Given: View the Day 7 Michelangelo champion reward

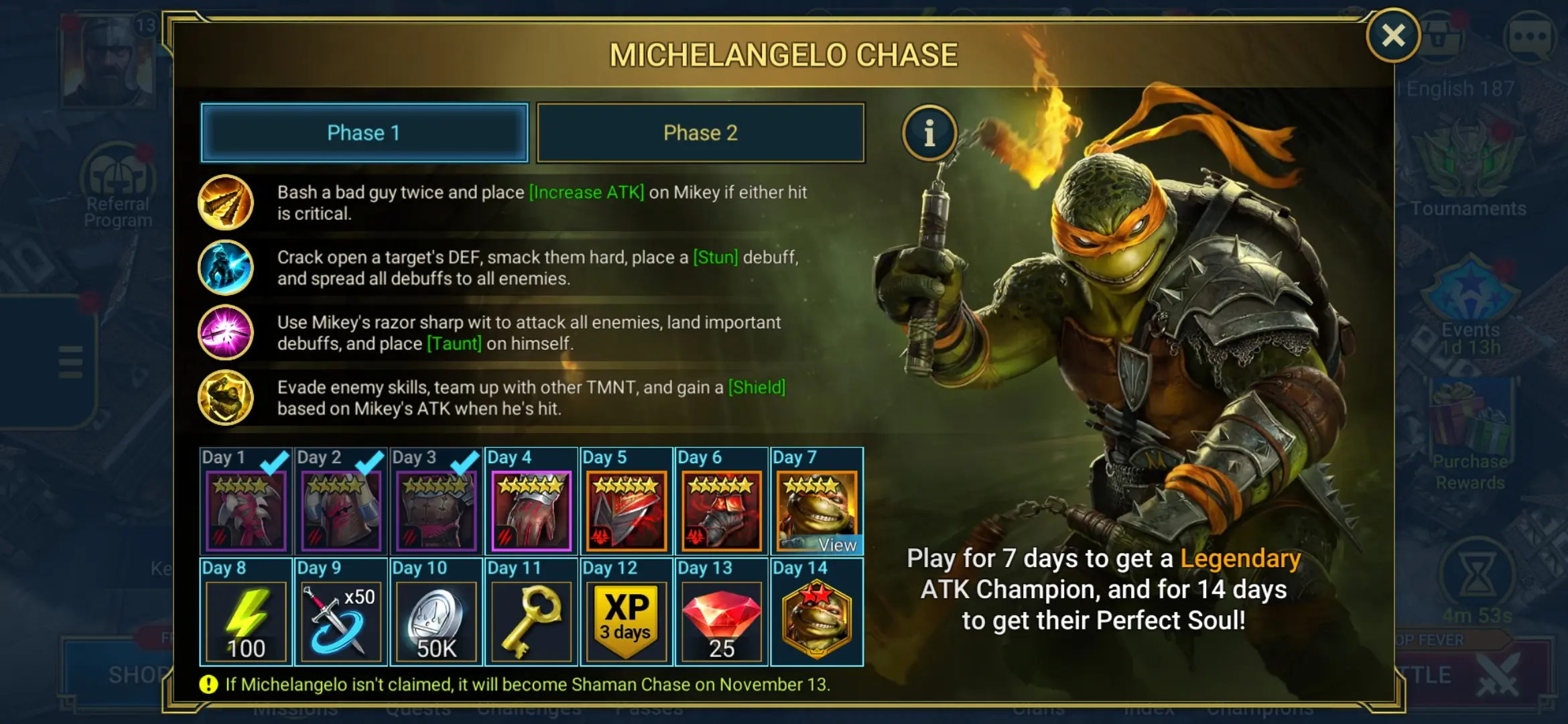Looking at the screenshot, I should 816,511.
